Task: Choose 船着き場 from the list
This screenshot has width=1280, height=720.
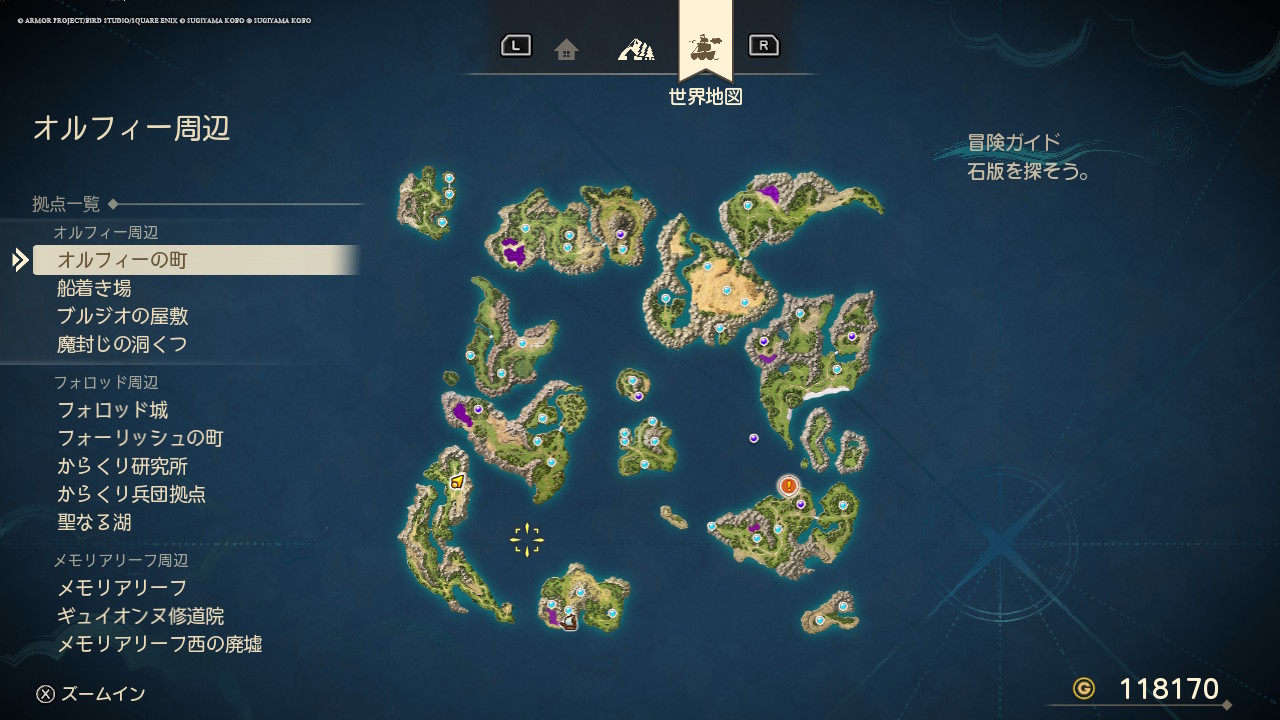Action: 94,288
